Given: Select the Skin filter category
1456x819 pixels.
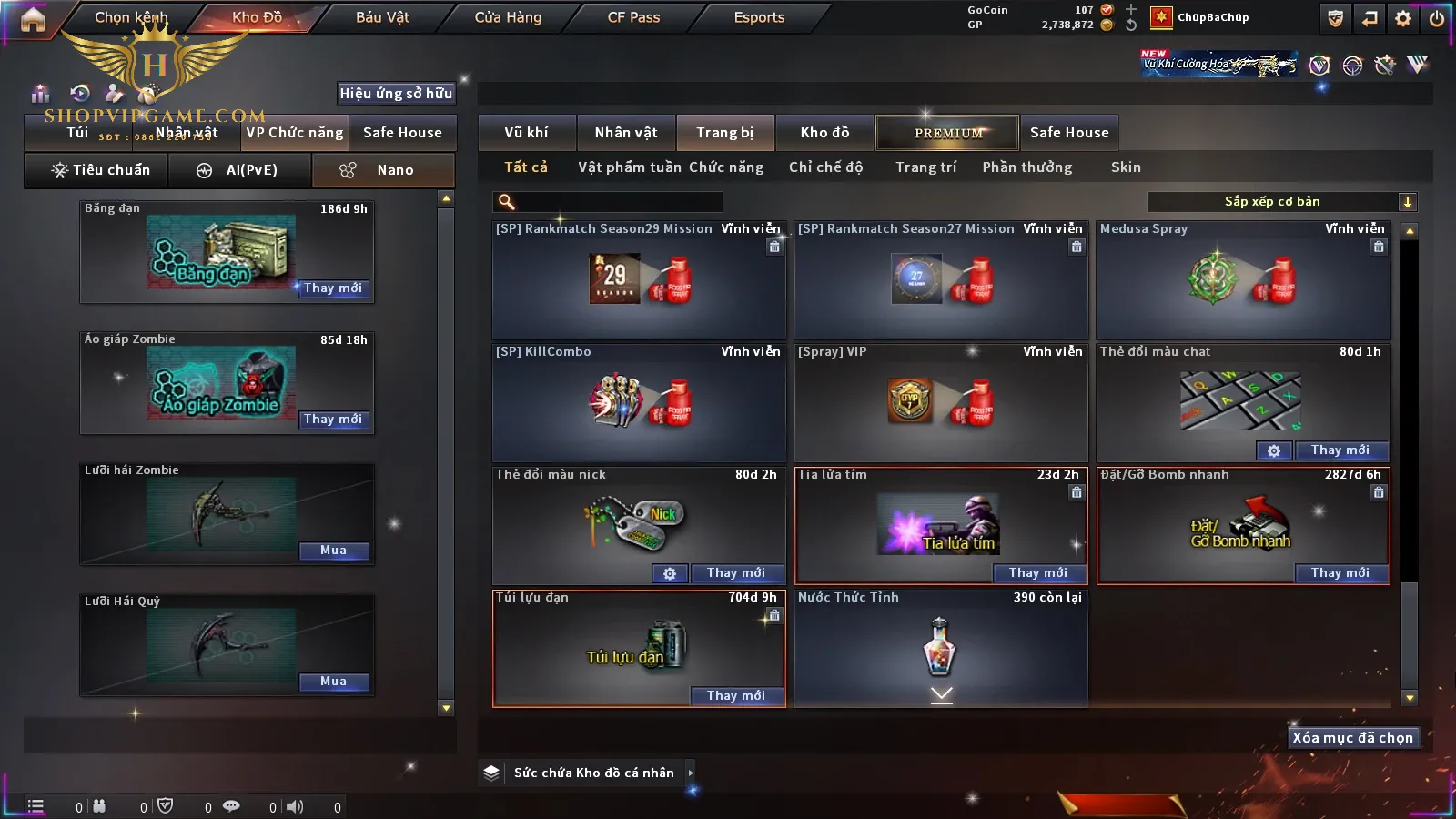Looking at the screenshot, I should [1126, 167].
